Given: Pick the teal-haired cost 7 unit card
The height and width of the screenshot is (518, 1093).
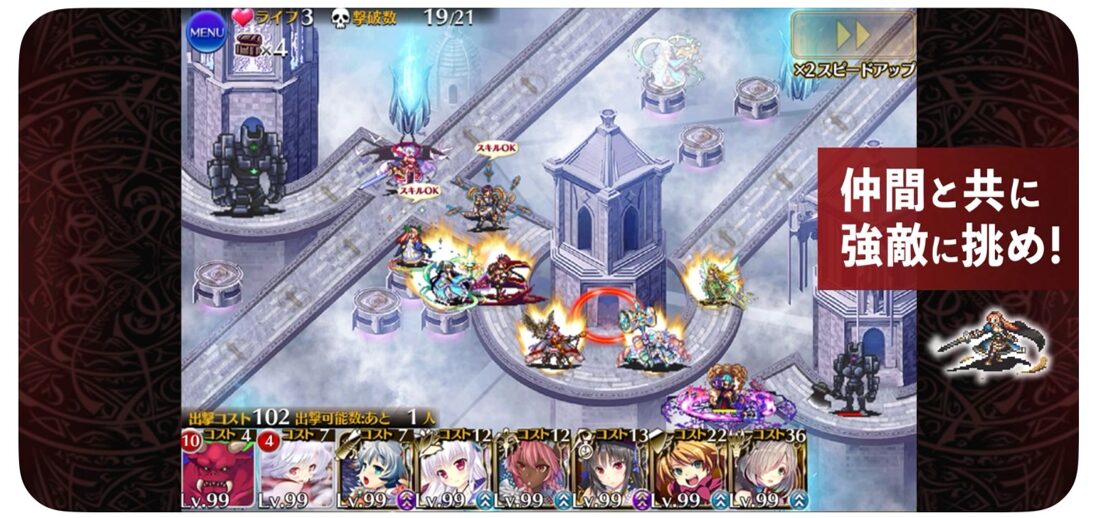Looking at the screenshot, I should point(375,468).
